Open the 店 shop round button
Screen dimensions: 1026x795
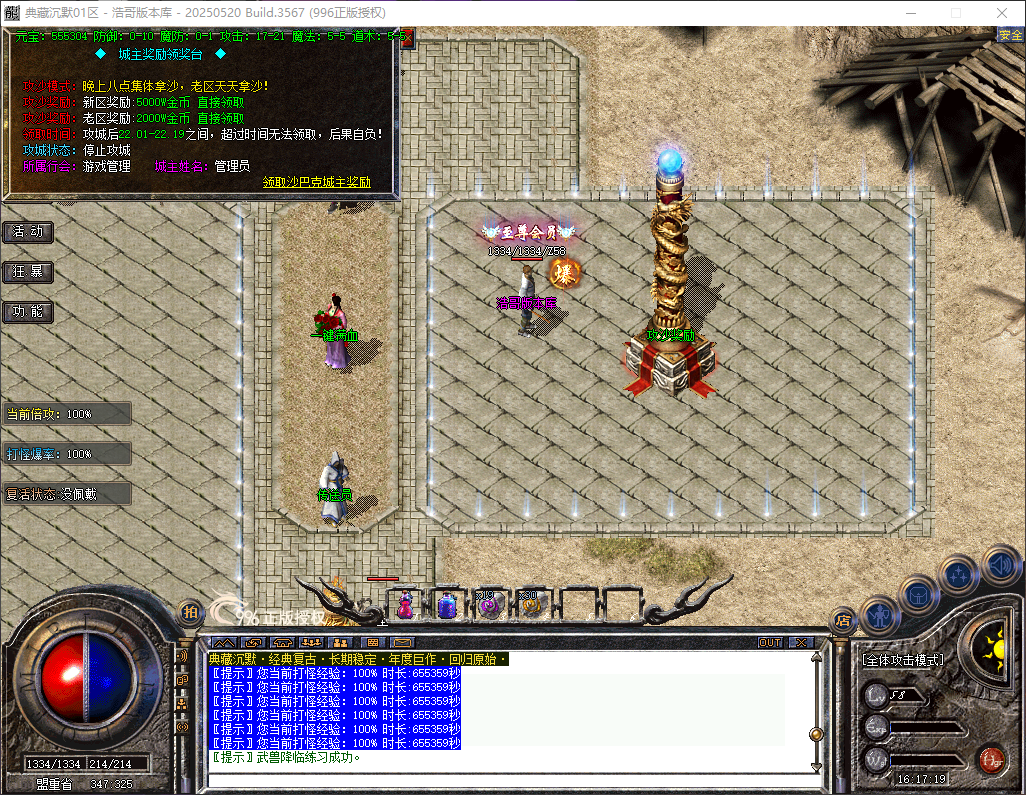[x=843, y=619]
